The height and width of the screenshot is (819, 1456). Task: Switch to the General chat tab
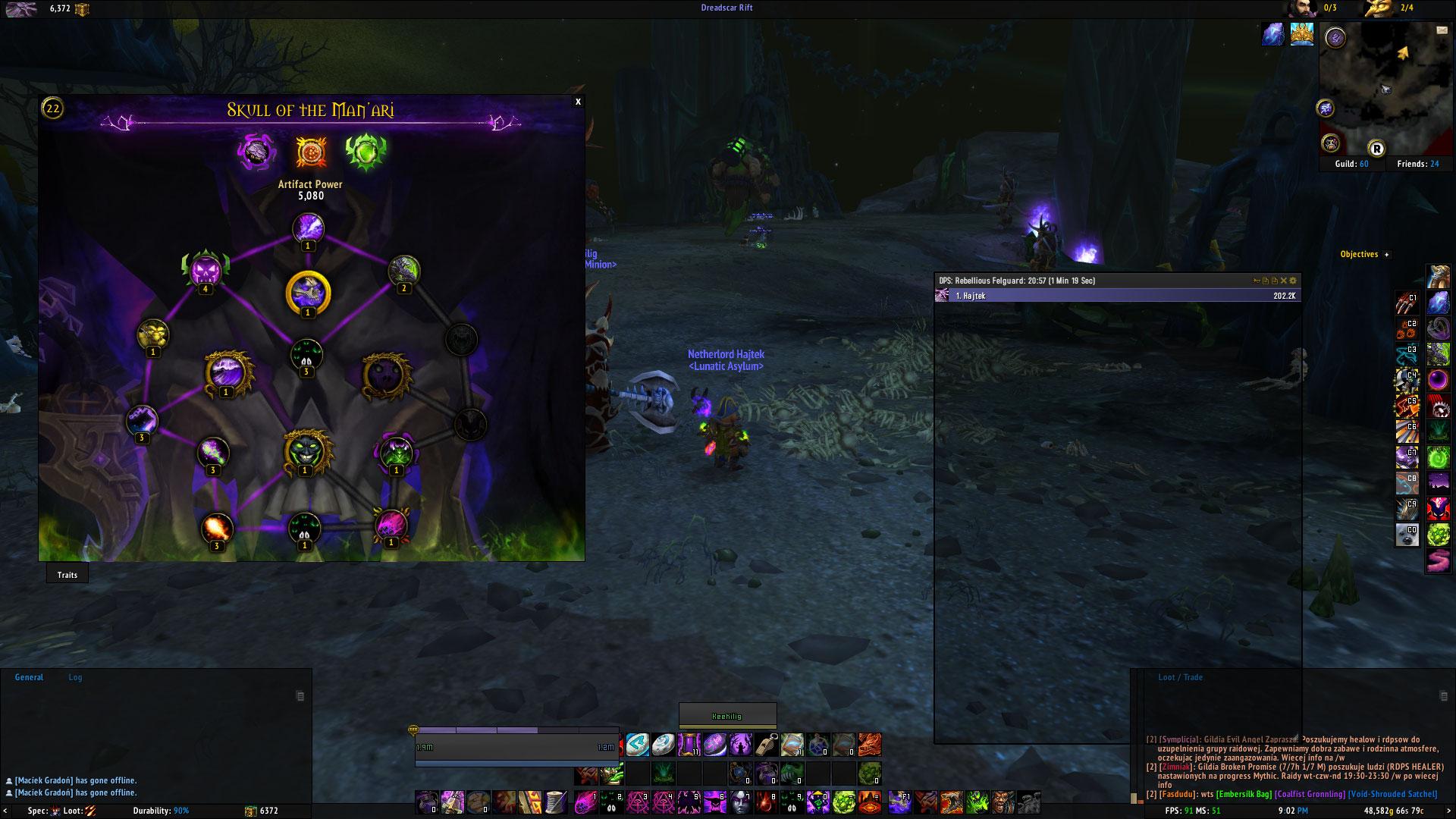pos(29,677)
